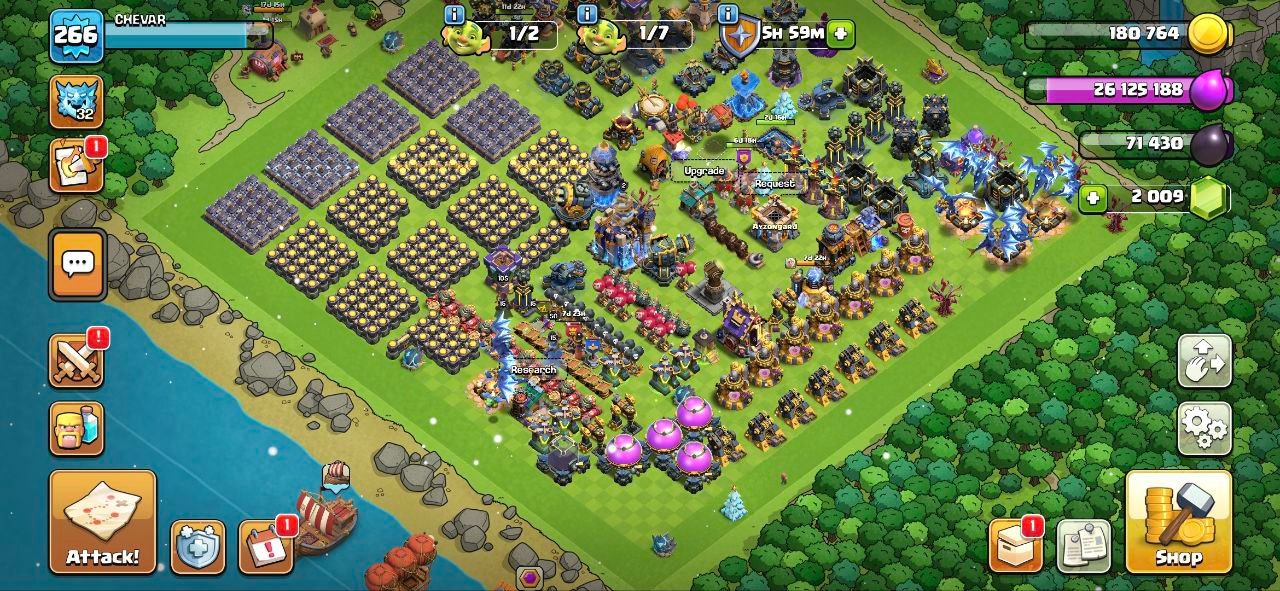Image resolution: width=1280 pixels, height=591 pixels.
Task: Open the shield and heart button
Action: (x=197, y=547)
